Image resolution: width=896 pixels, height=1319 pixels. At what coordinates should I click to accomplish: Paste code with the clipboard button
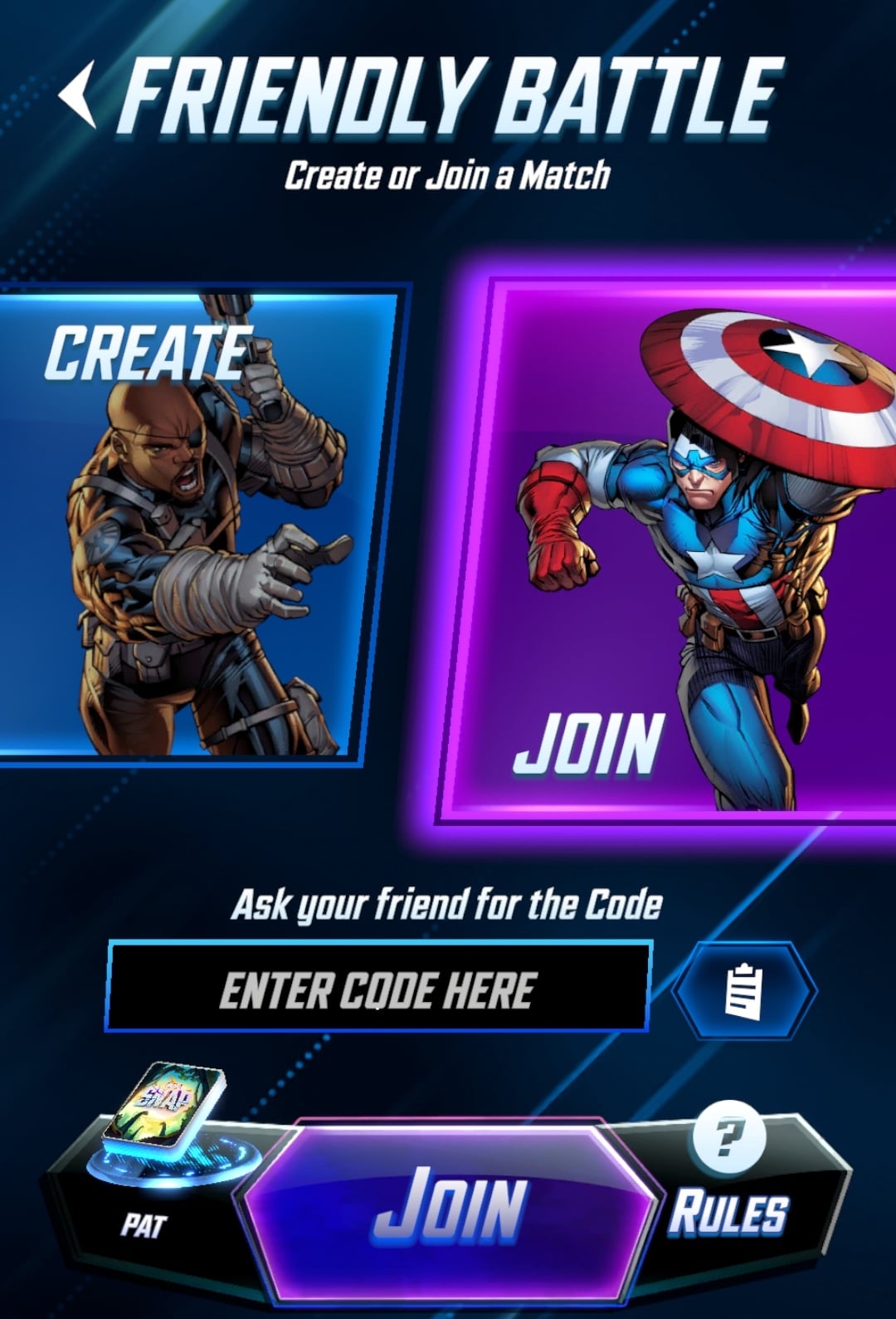(743, 989)
